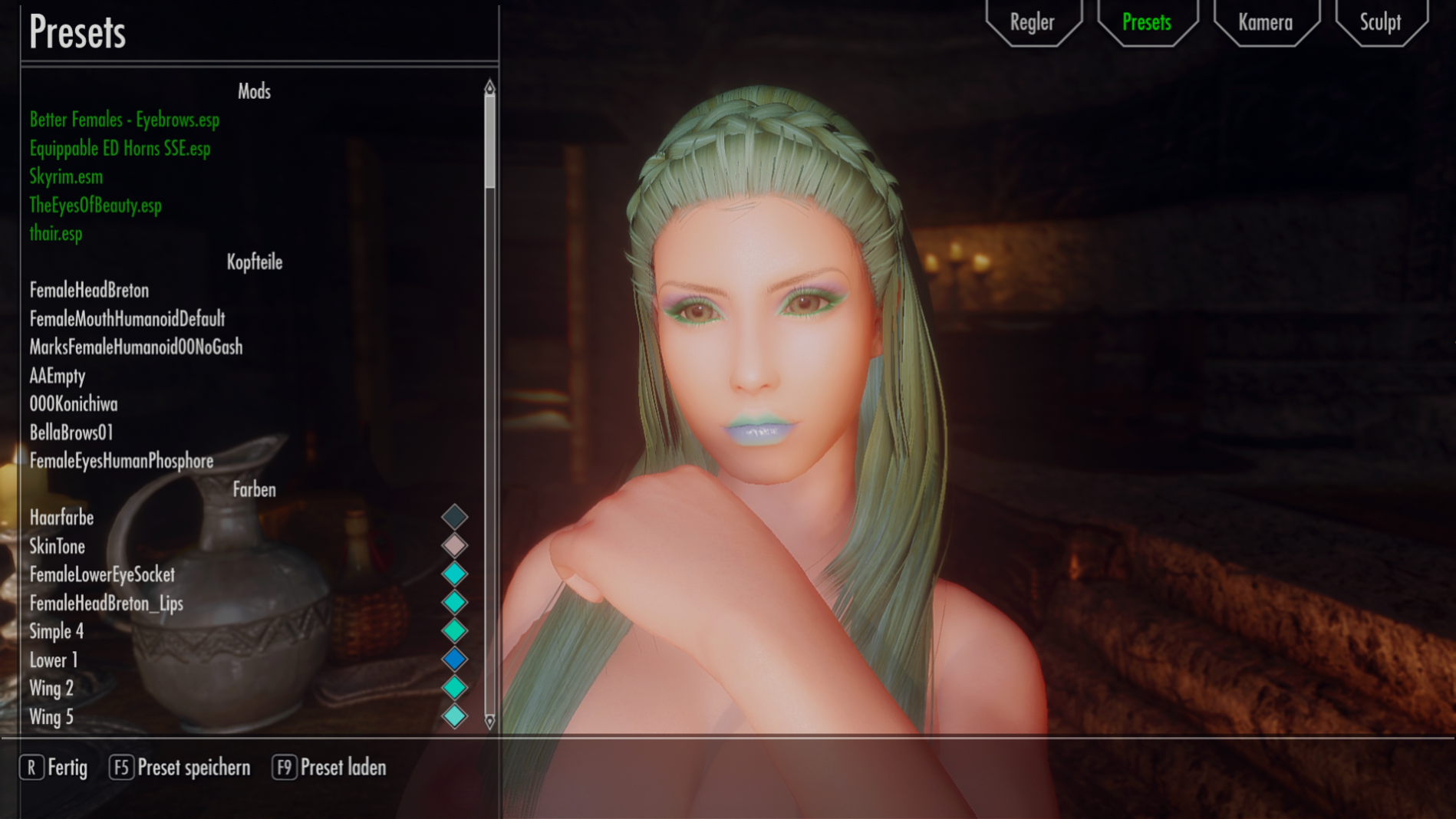Confirm with the Fertig button
Image resolution: width=1456 pixels, height=819 pixels.
pos(54,768)
